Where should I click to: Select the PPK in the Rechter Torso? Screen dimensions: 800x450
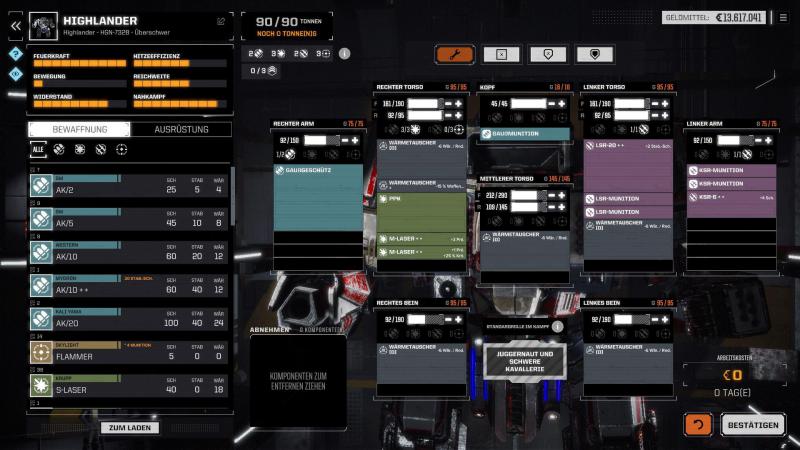click(421, 200)
